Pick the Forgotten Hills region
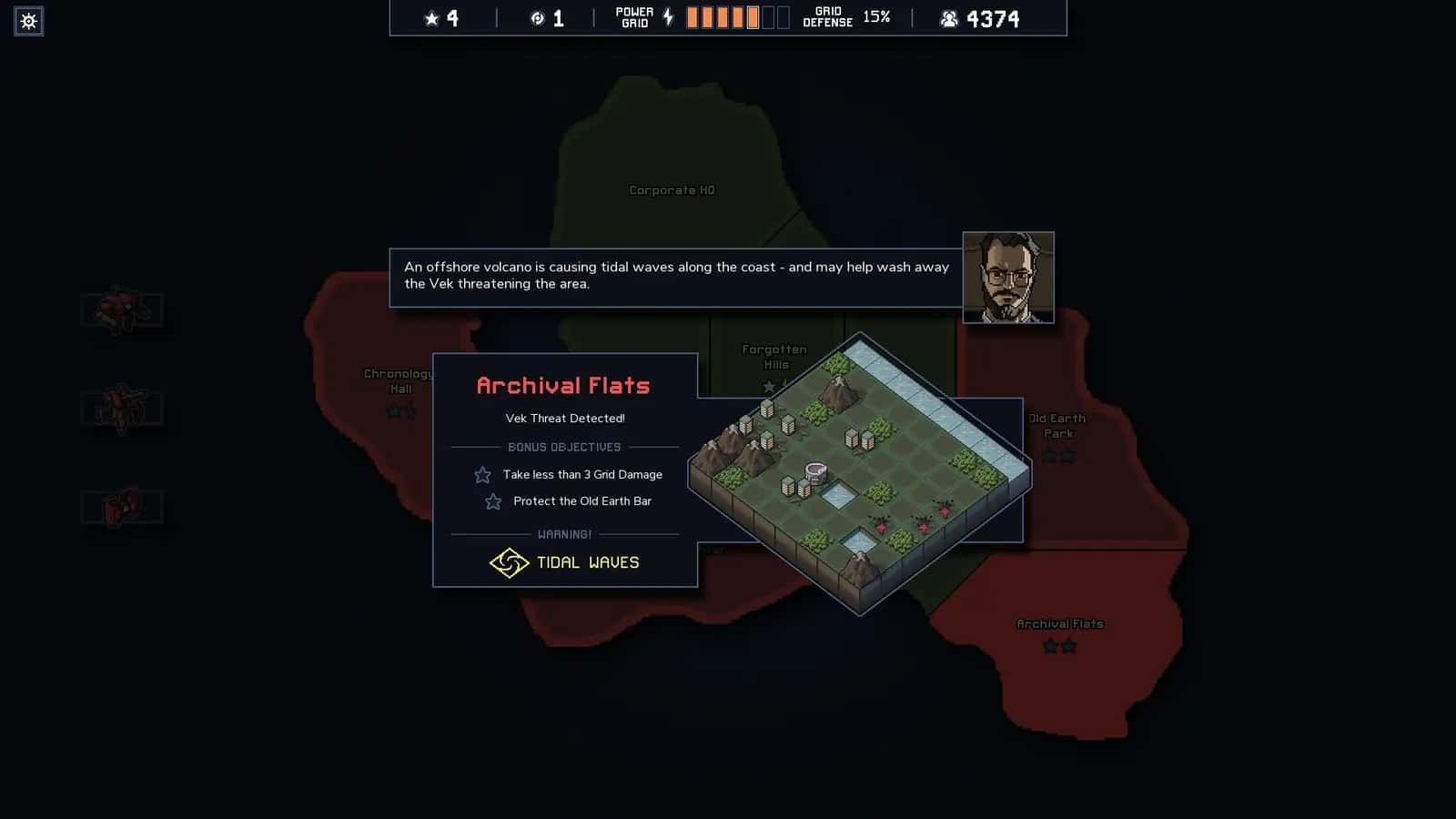1456x819 pixels. 773,356
